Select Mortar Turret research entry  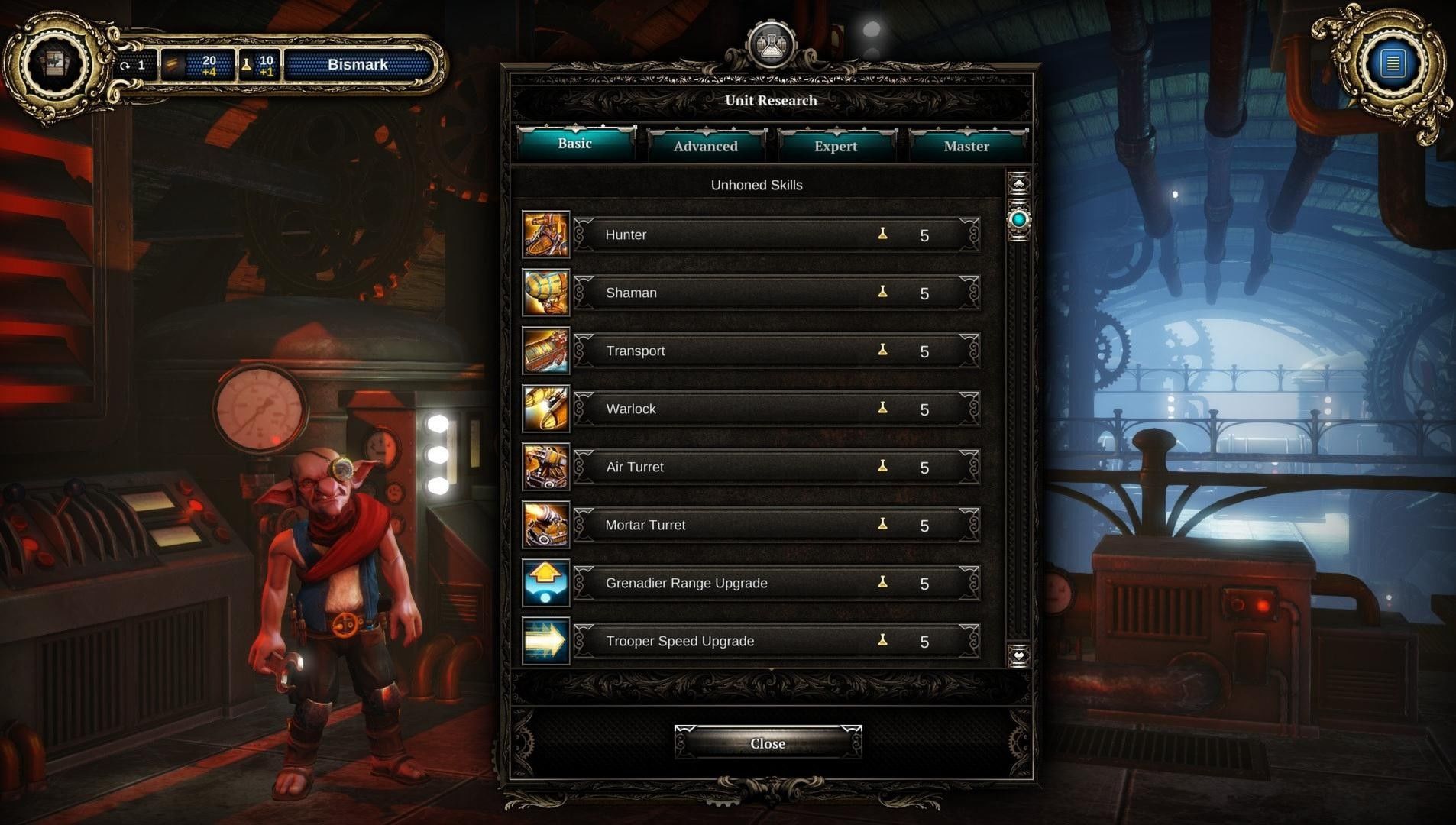[x=775, y=525]
